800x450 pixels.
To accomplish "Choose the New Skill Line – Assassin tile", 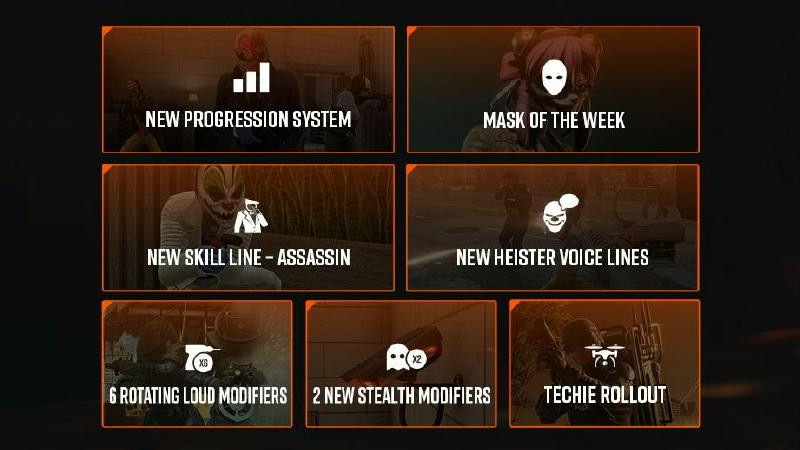I will (x=248, y=228).
